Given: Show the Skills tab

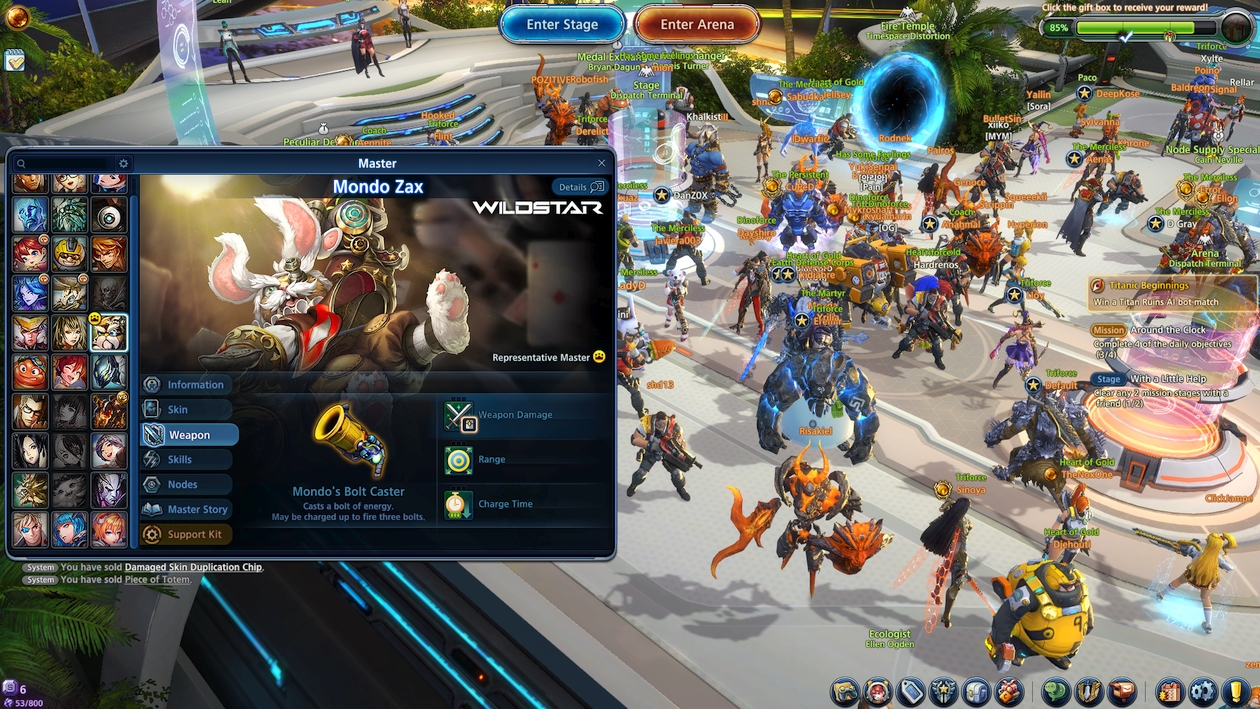Looking at the screenshot, I should tap(186, 460).
